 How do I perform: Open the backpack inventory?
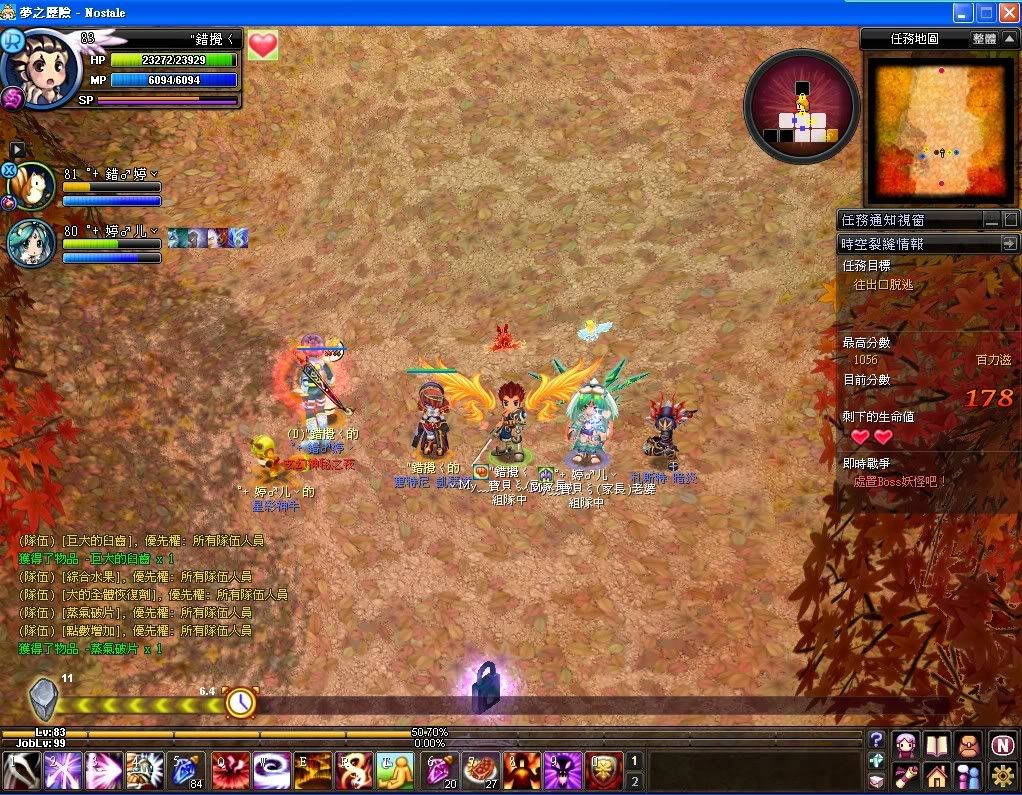point(968,745)
